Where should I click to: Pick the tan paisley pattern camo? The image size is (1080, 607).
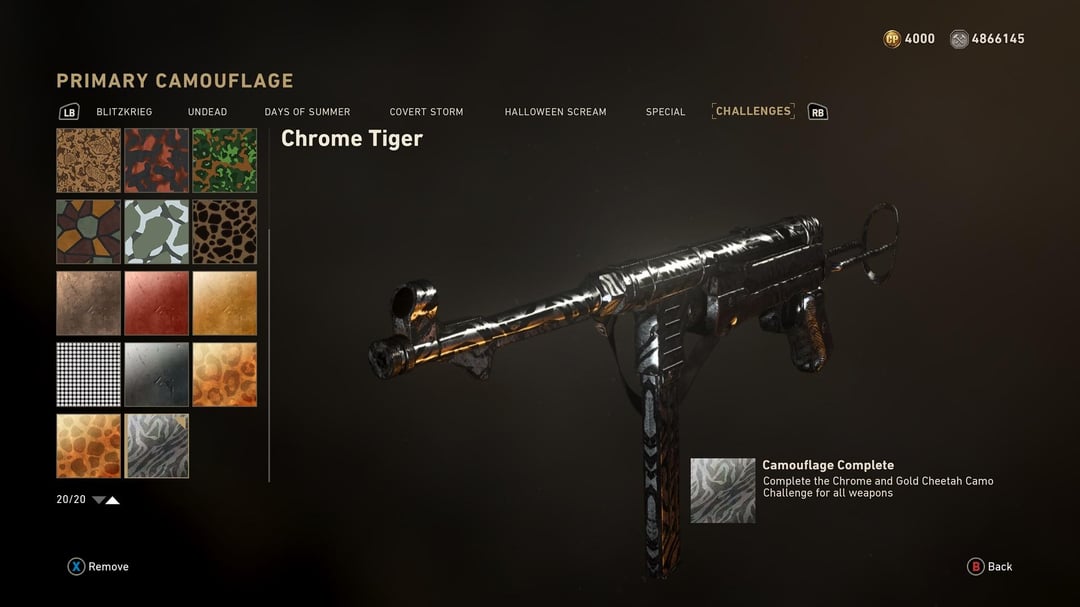pos(88,160)
